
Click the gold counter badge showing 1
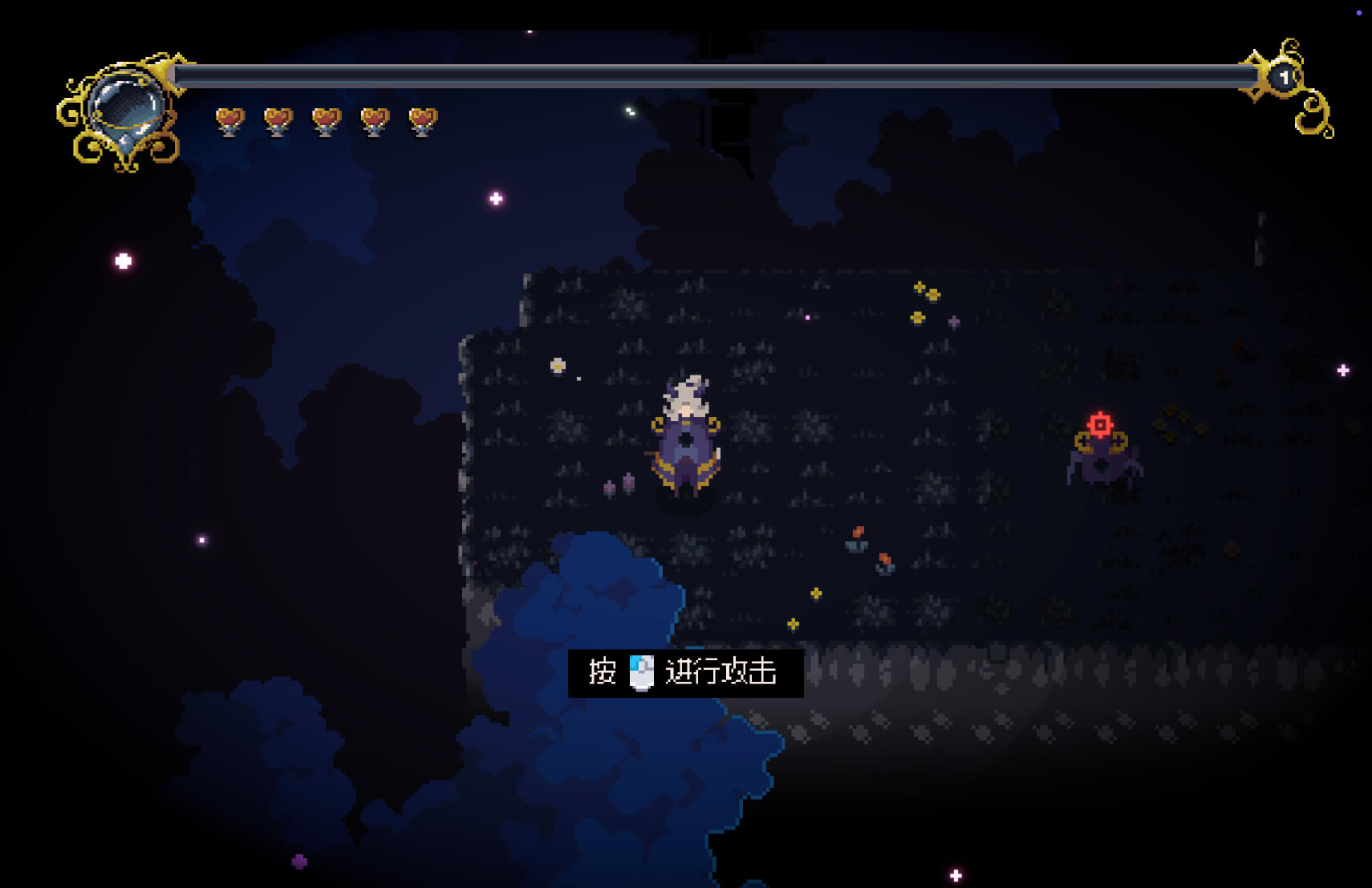1284,76
